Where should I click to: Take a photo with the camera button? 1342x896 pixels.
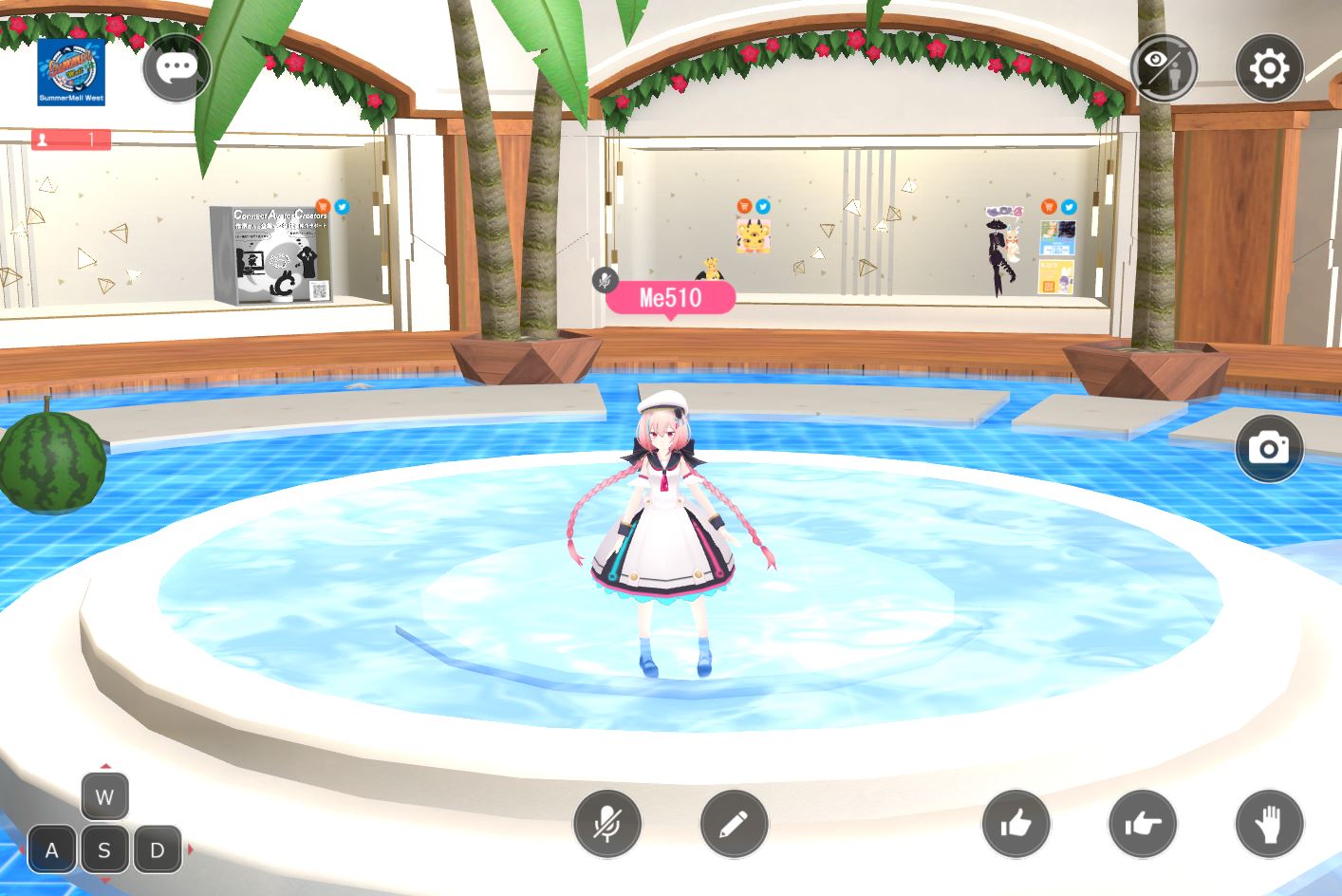pos(1269,448)
